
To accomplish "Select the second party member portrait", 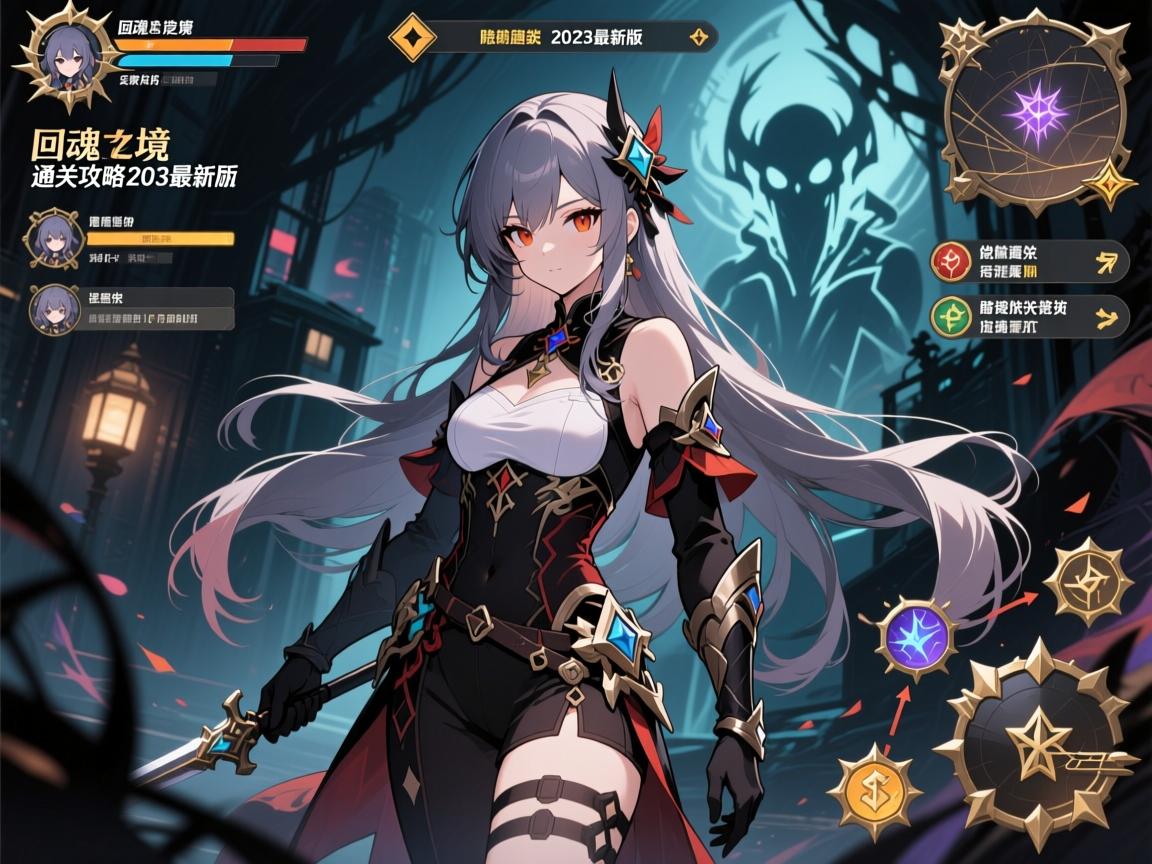I will pyautogui.click(x=54, y=239).
